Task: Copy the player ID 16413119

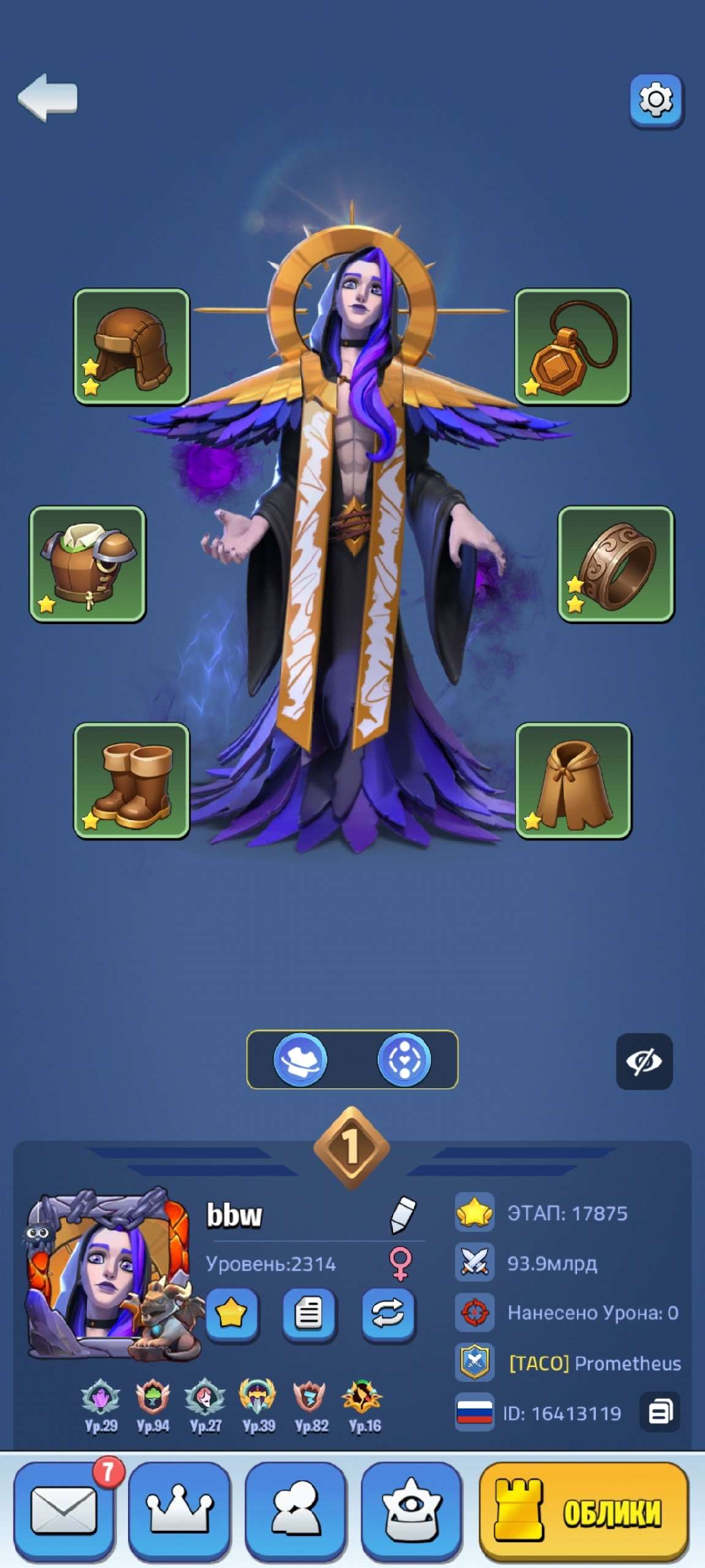Action: click(660, 1412)
